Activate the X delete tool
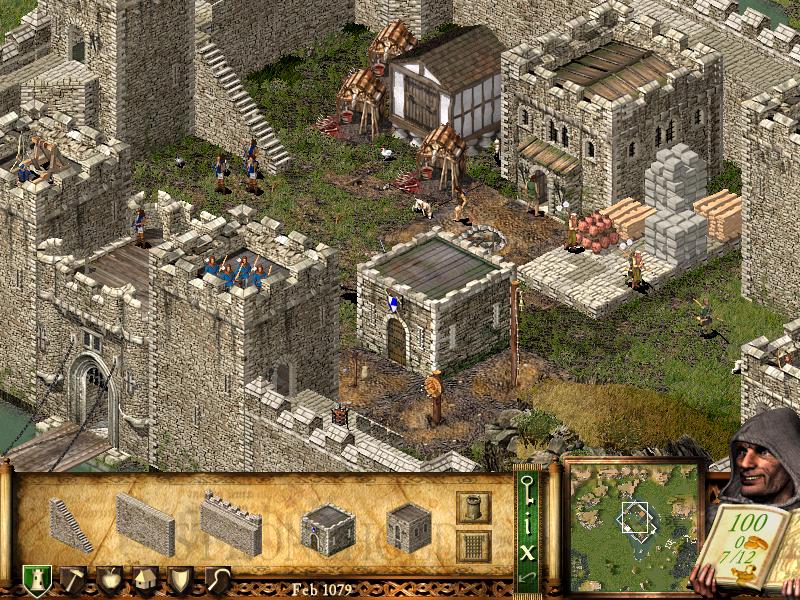This screenshot has height=600, width=800. pos(527,549)
